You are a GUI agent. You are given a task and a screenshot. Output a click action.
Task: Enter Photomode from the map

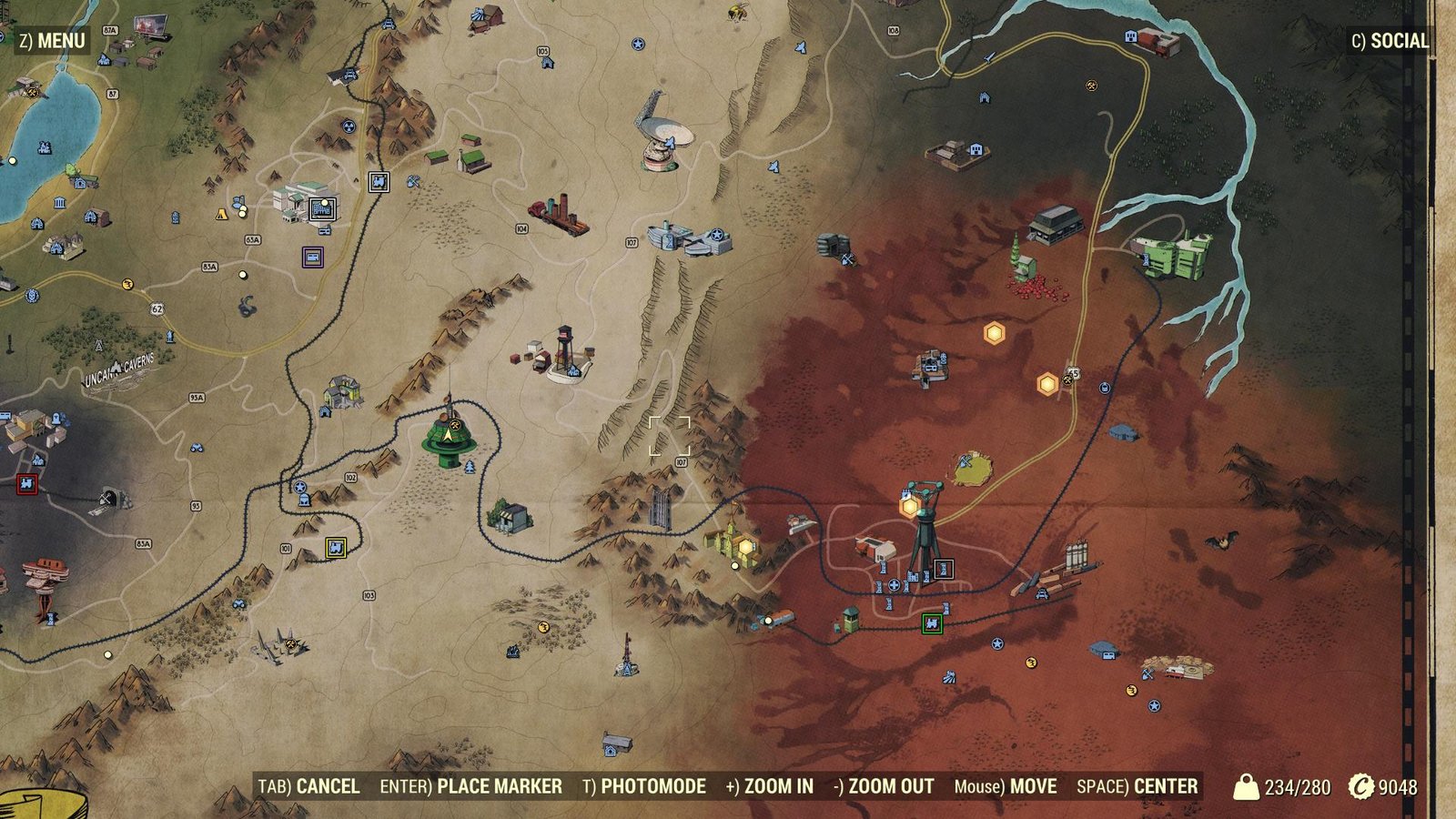pyautogui.click(x=643, y=786)
